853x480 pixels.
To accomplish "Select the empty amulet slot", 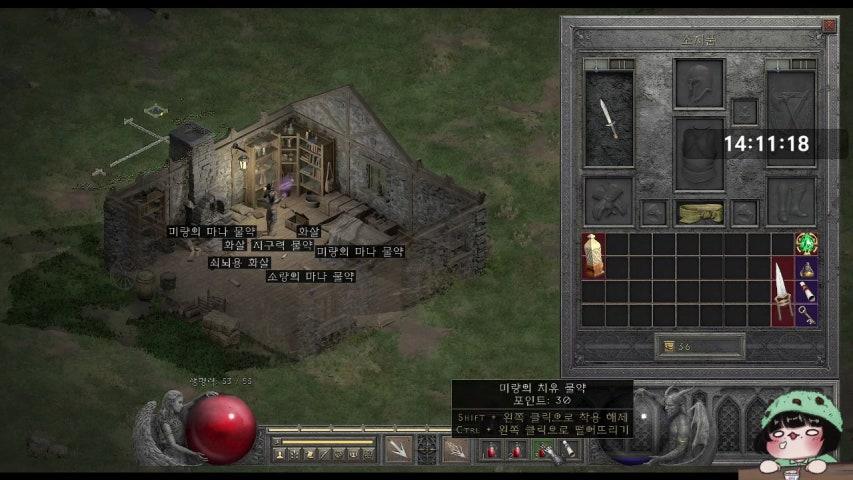I will click(744, 111).
